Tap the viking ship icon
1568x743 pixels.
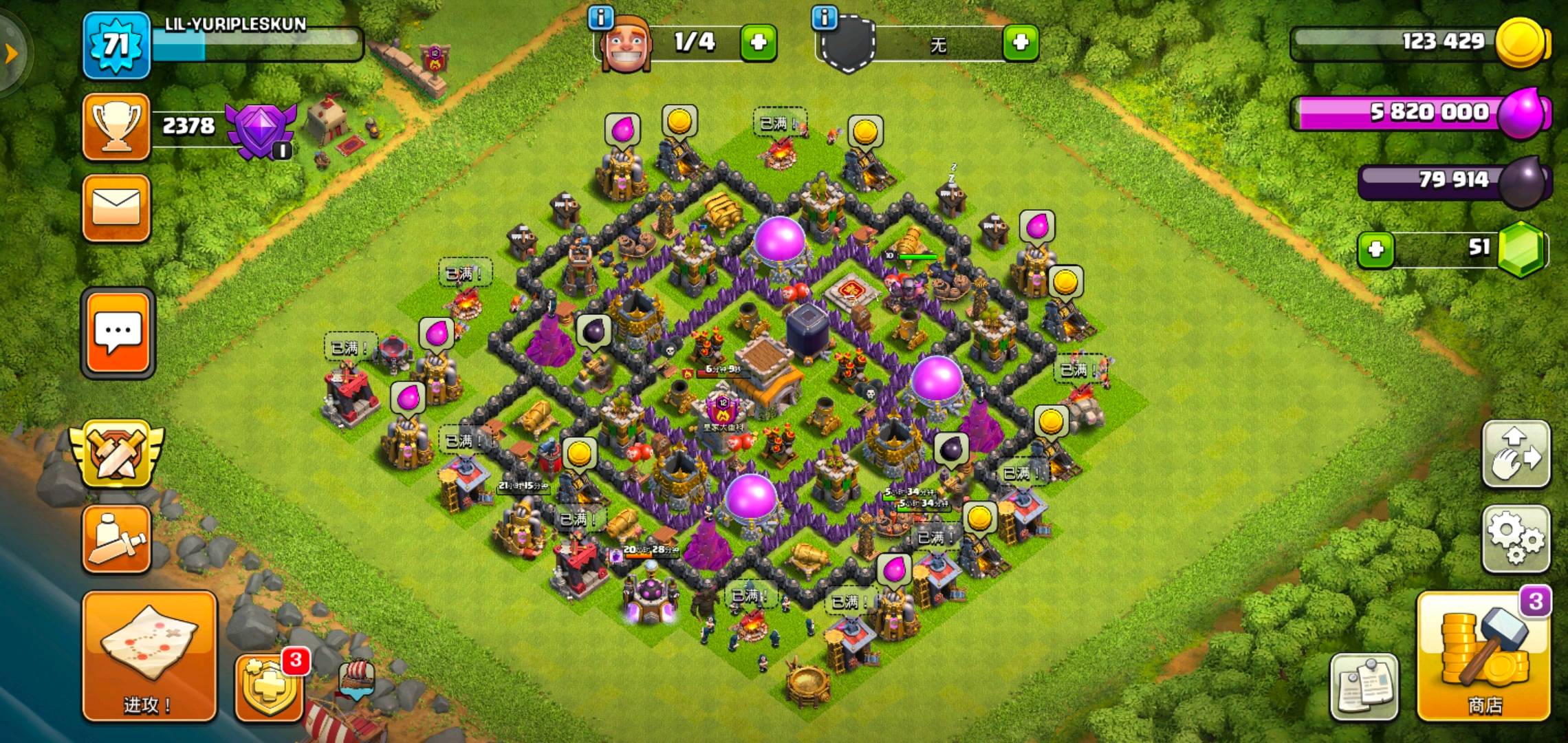358,678
